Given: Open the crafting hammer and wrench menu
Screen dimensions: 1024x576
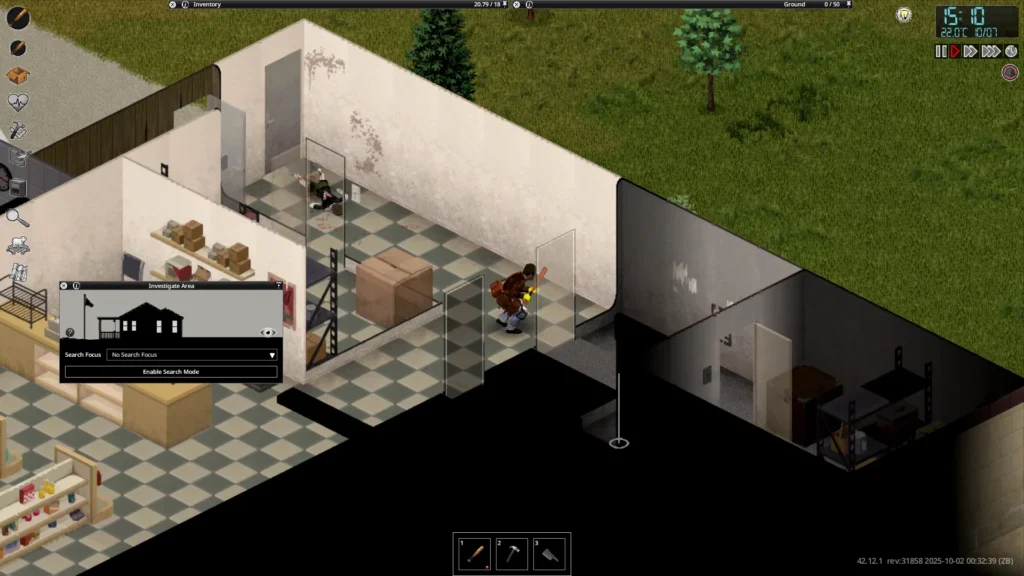Looking at the screenshot, I should coord(17,130).
